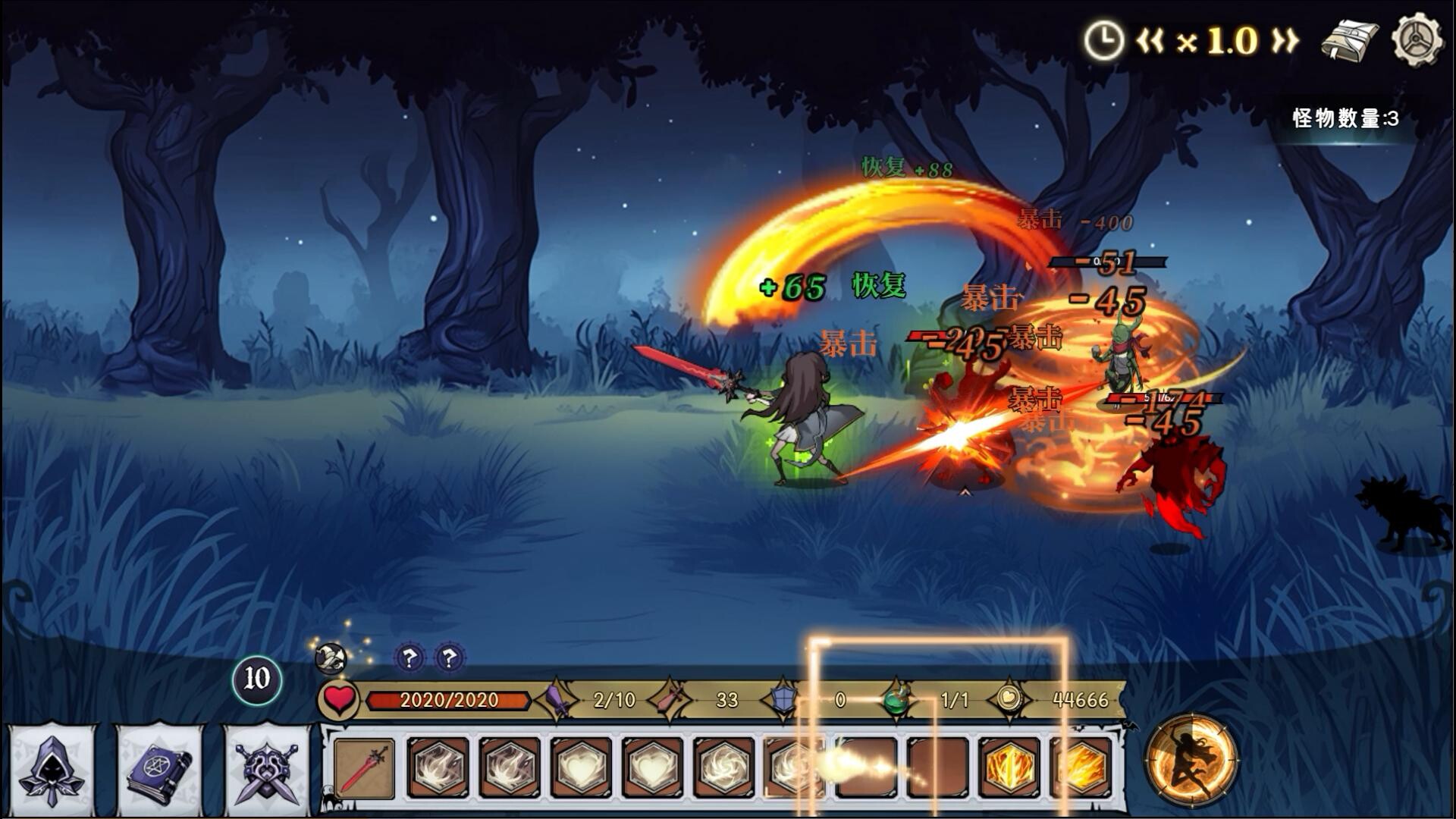Click the red heart health icon

(x=338, y=699)
